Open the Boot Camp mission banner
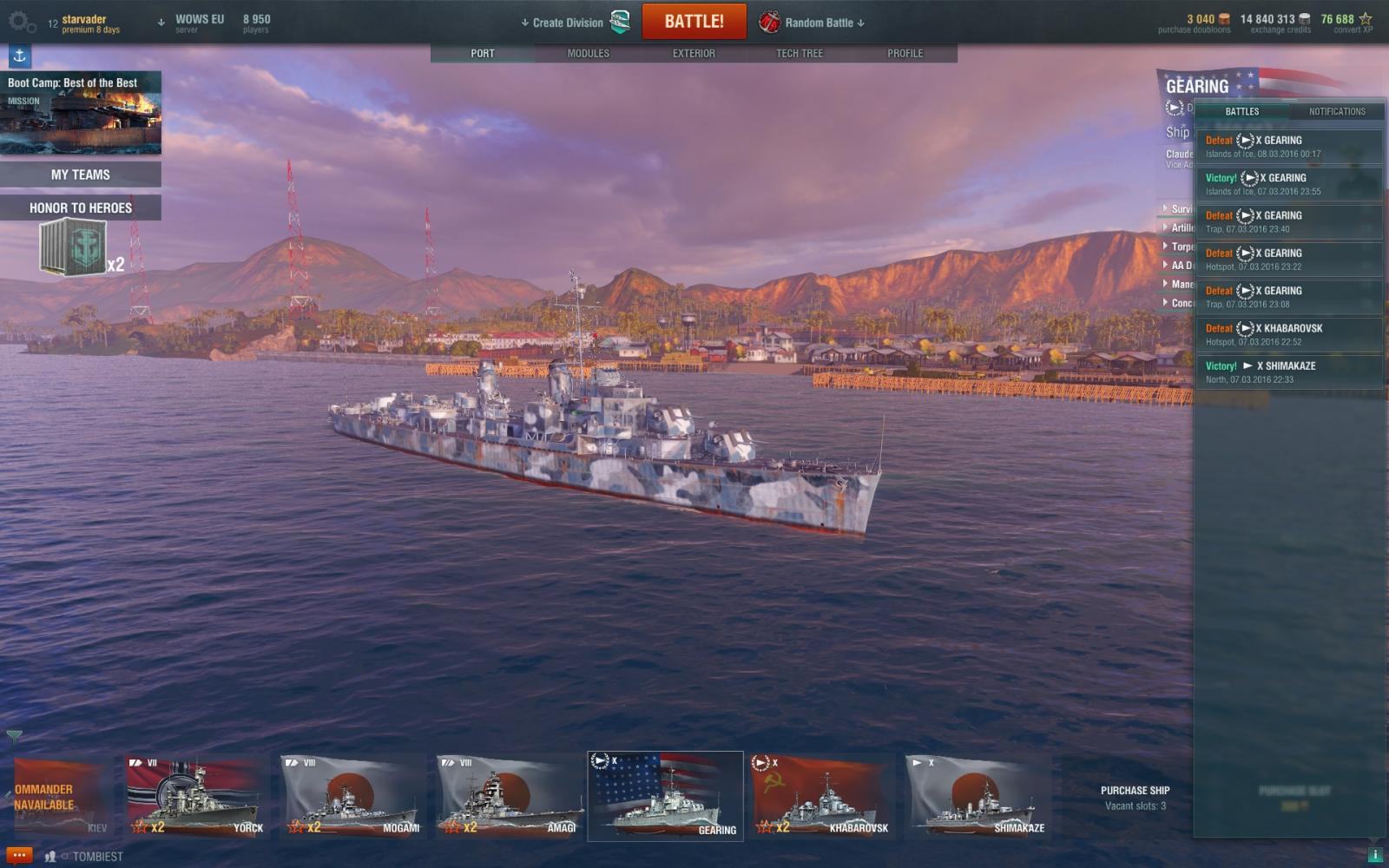The width and height of the screenshot is (1389, 868). [81, 113]
